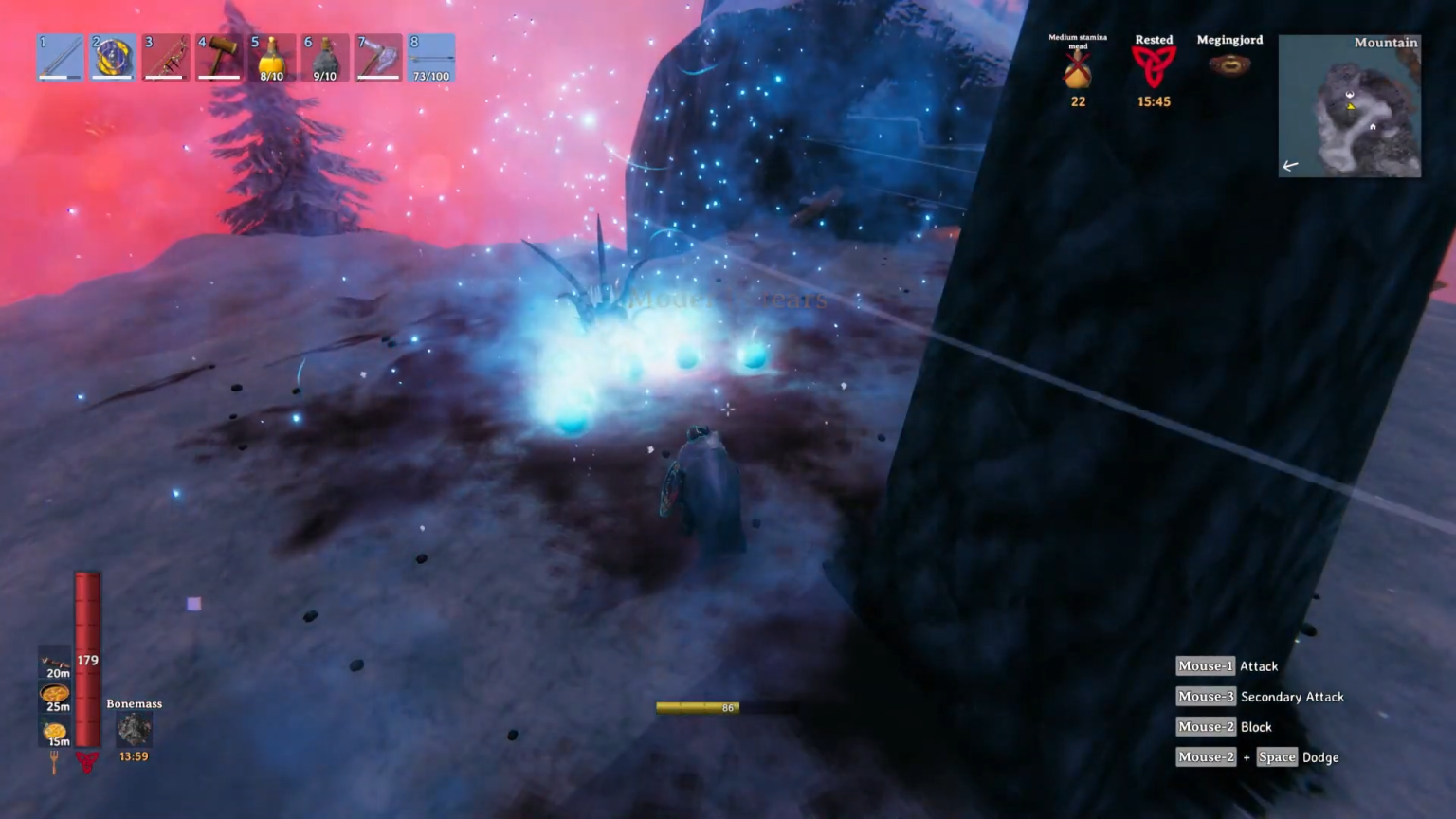
Task: Click the Medium stamina mead buff icon
Action: (x=1077, y=68)
